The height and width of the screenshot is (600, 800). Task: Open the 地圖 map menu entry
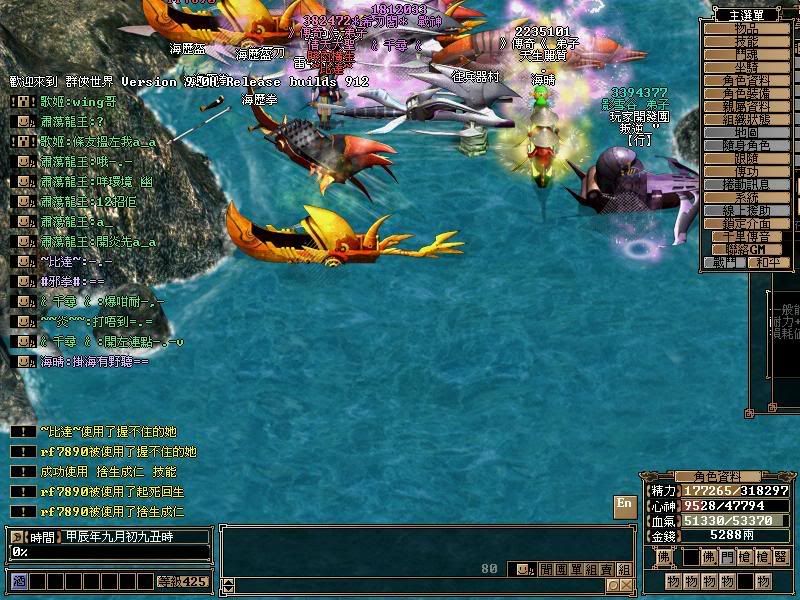pyautogui.click(x=746, y=132)
